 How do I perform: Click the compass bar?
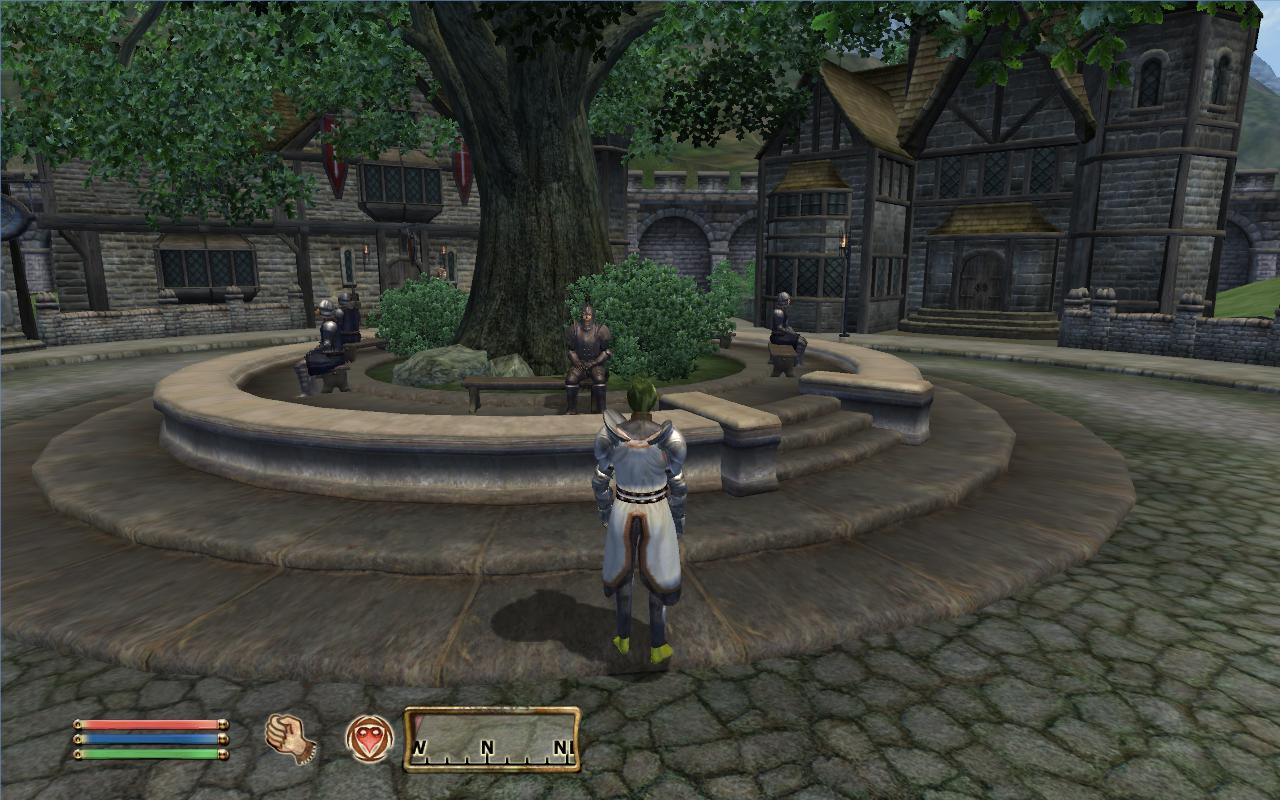pos(492,739)
